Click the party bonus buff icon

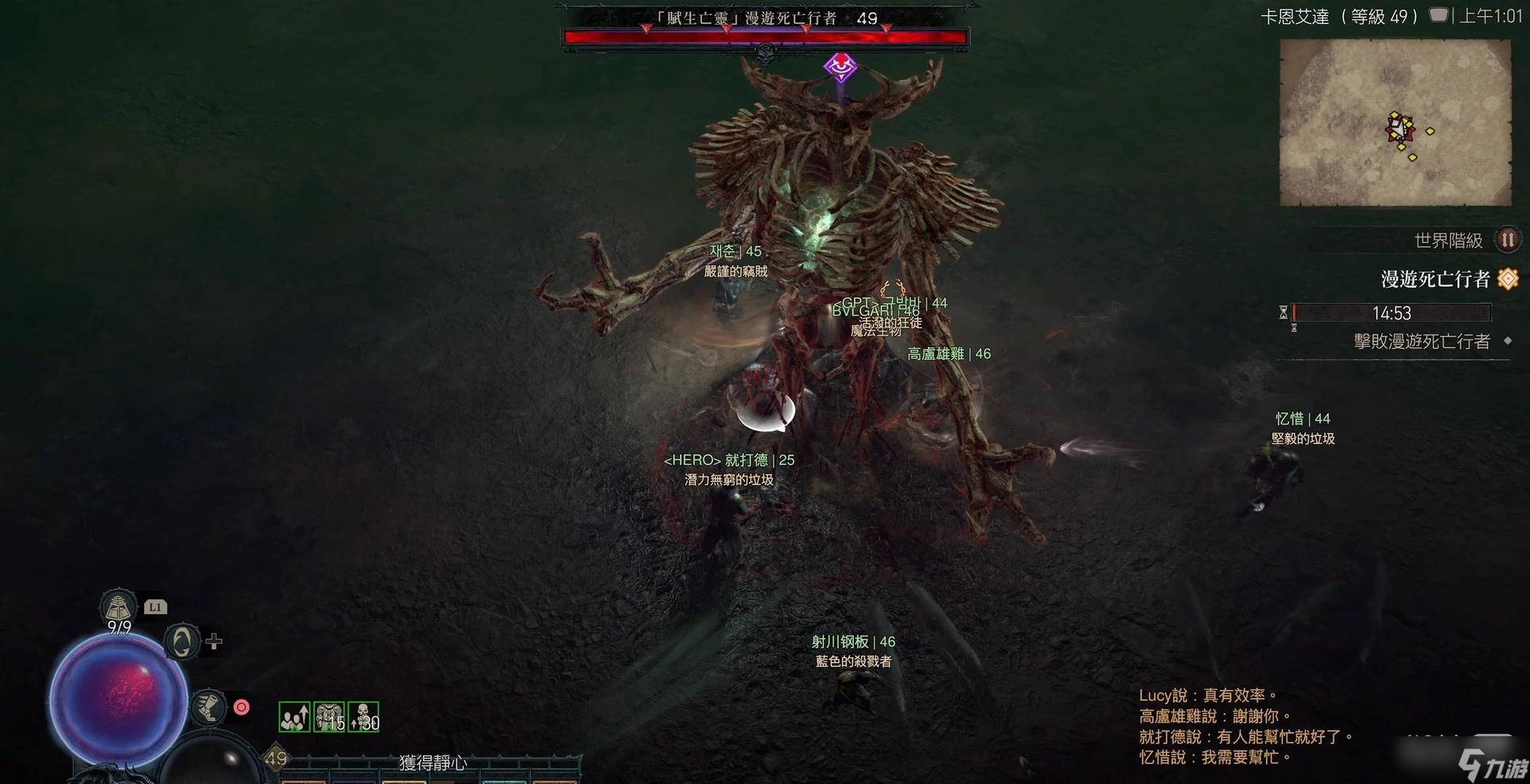294,716
